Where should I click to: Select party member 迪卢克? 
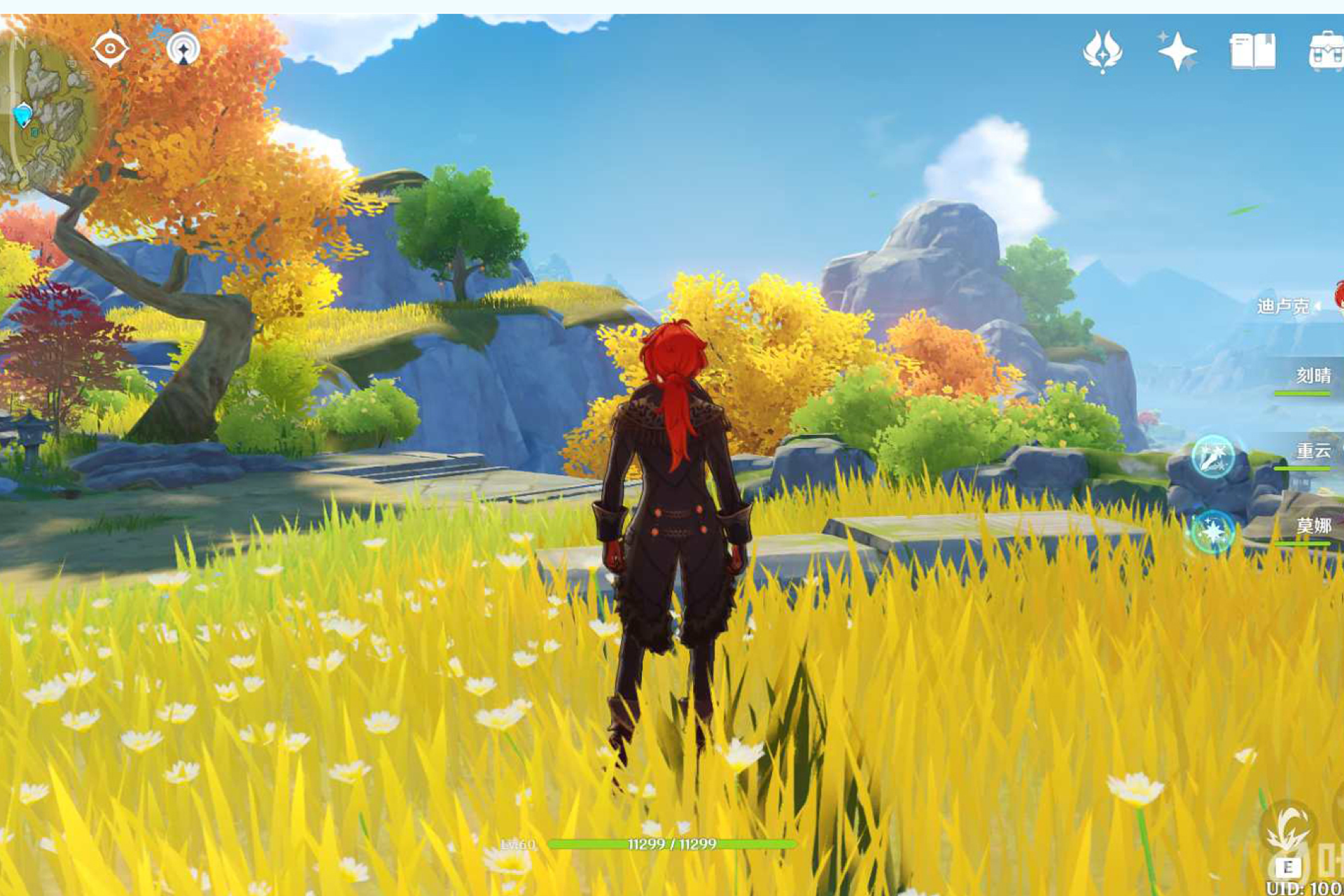(x=1282, y=306)
